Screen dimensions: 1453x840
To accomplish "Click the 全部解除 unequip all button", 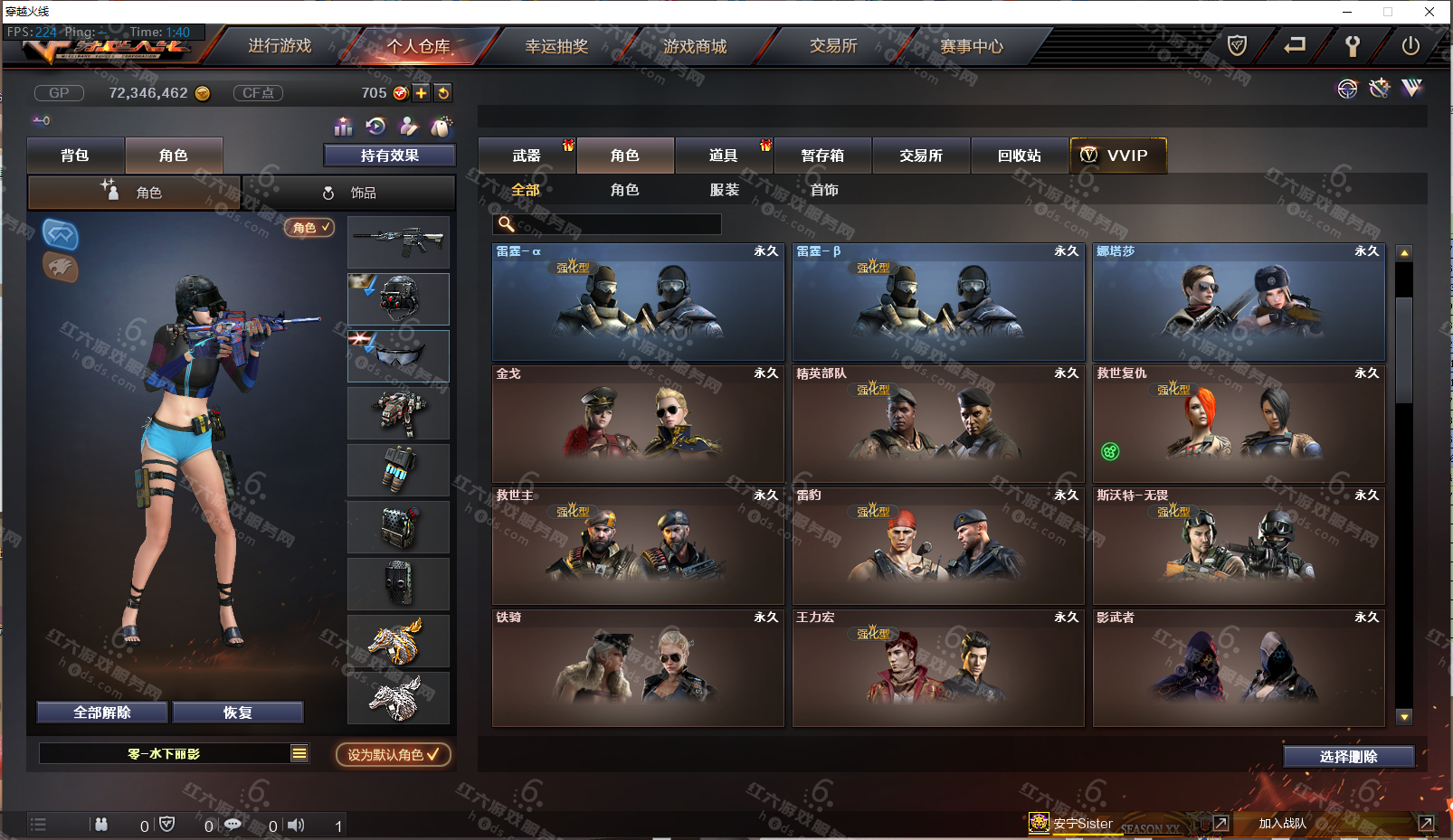I will [x=102, y=713].
